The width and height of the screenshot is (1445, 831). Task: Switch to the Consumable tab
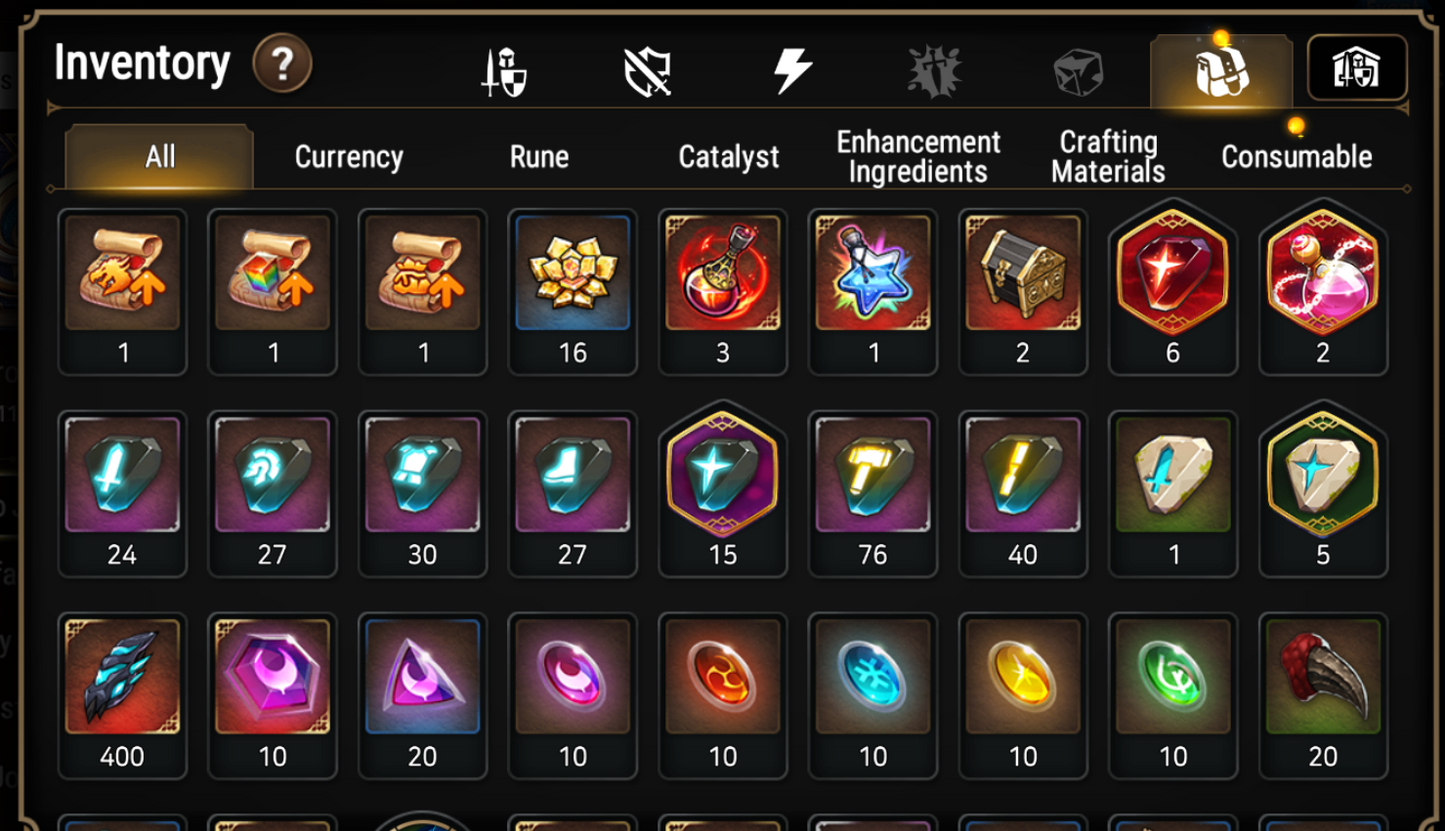click(1296, 156)
